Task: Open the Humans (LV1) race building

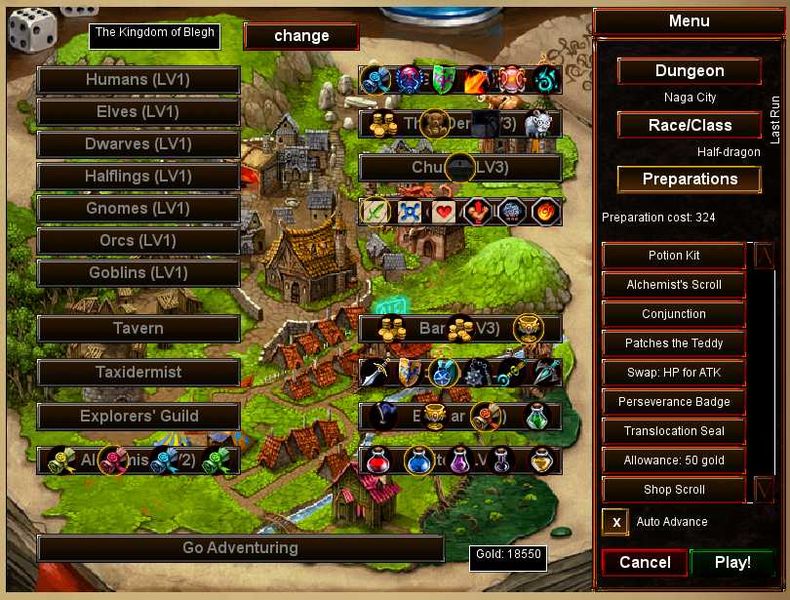Action: pyautogui.click(x=138, y=80)
